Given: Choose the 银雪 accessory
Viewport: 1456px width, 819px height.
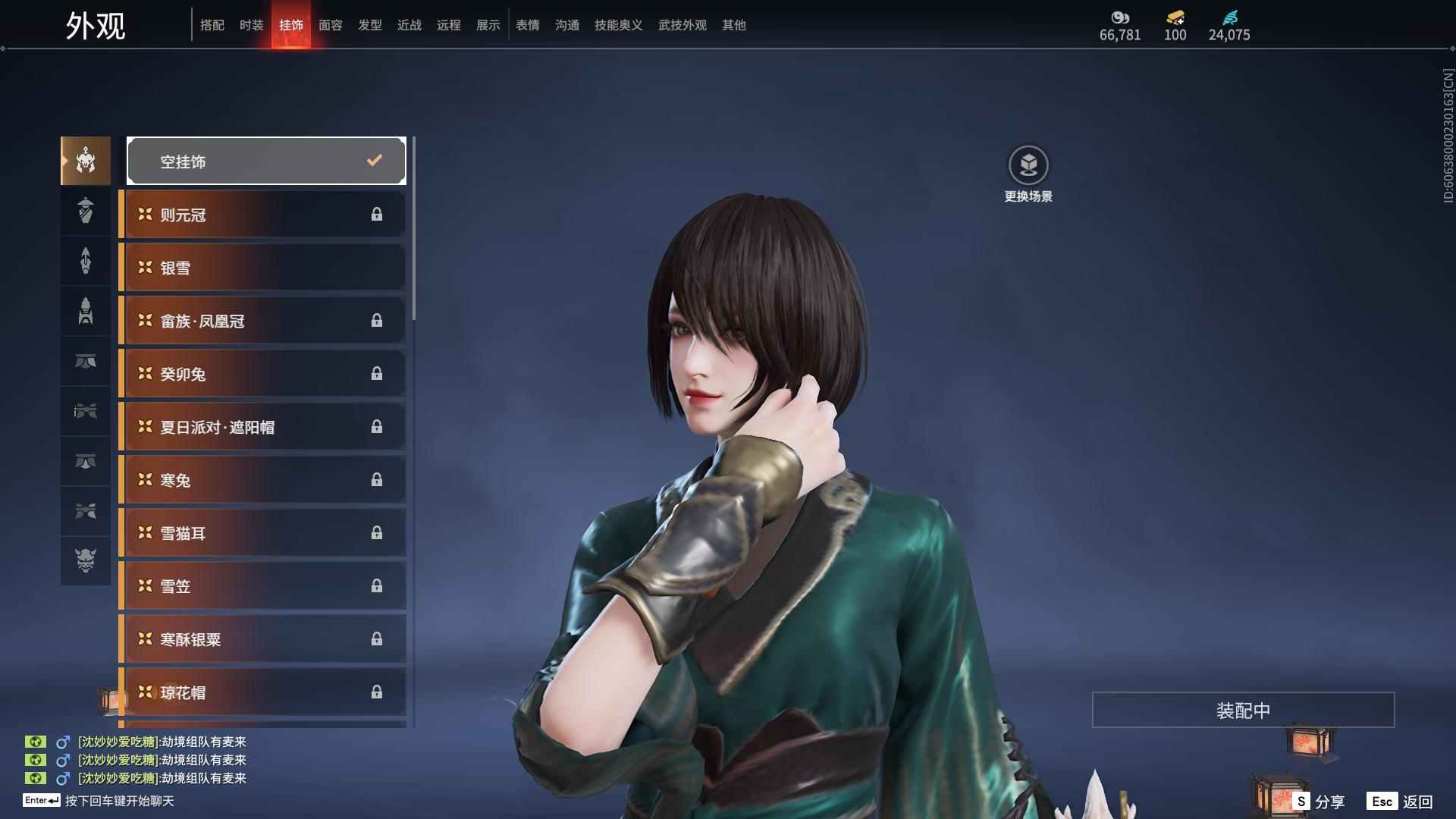Looking at the screenshot, I should click(262, 268).
